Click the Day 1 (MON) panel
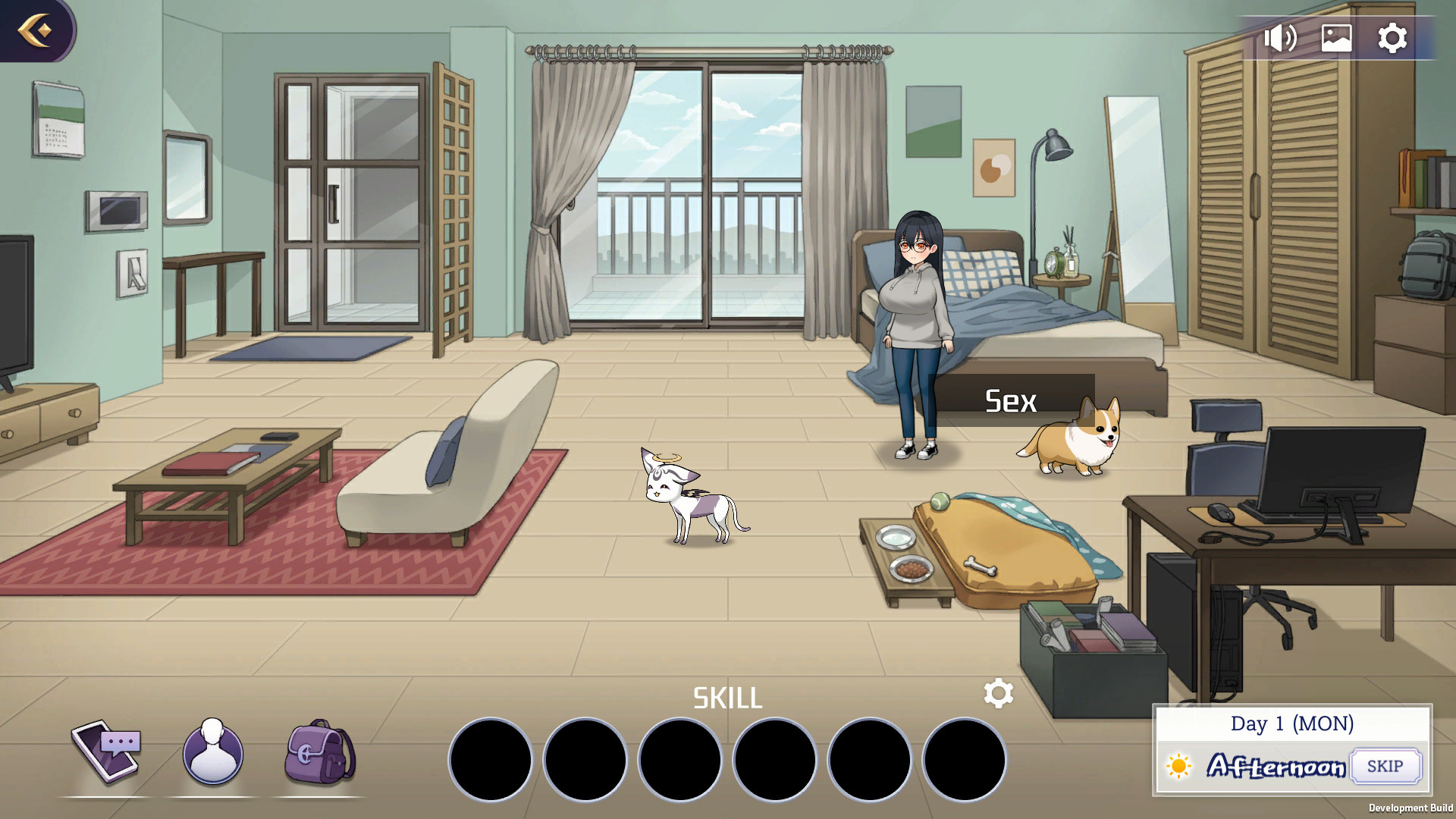The width and height of the screenshot is (1456, 819). coord(1292,724)
